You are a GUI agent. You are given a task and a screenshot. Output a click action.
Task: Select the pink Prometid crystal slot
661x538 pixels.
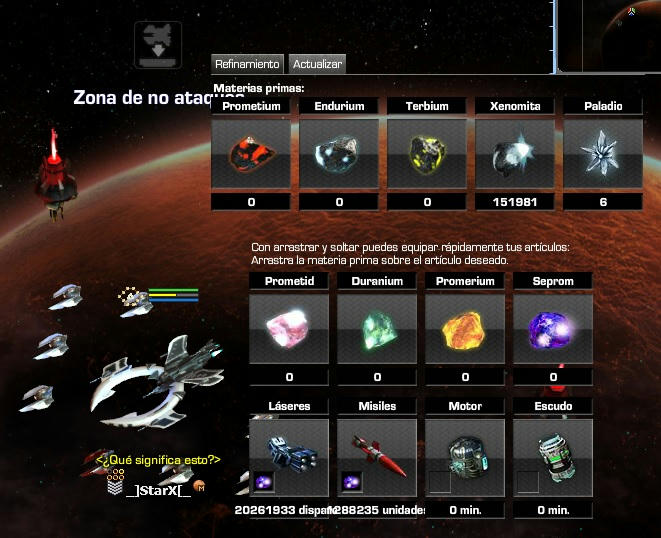pos(289,329)
